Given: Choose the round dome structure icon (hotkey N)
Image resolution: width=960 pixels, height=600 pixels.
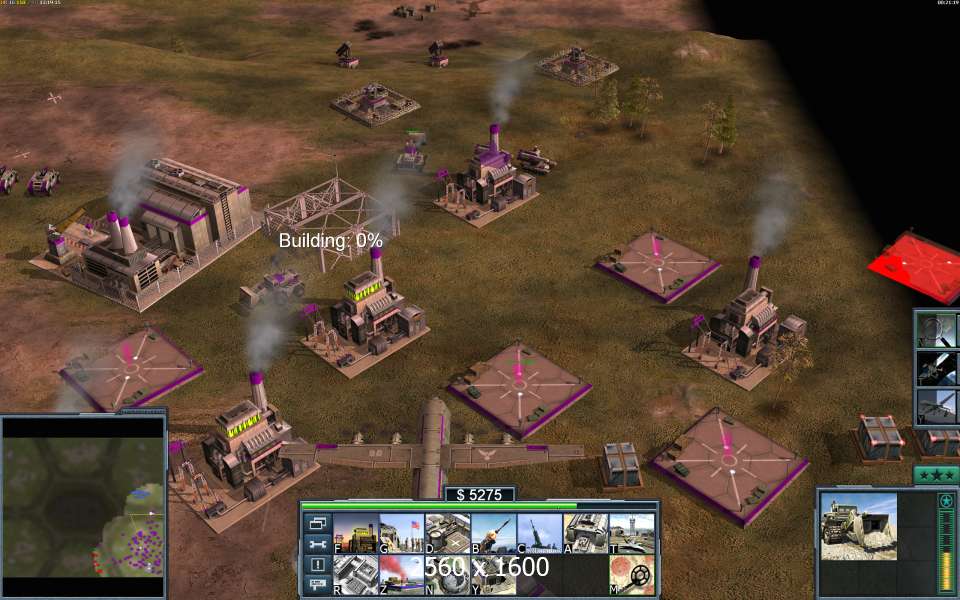Looking at the screenshot, I should click(447, 574).
